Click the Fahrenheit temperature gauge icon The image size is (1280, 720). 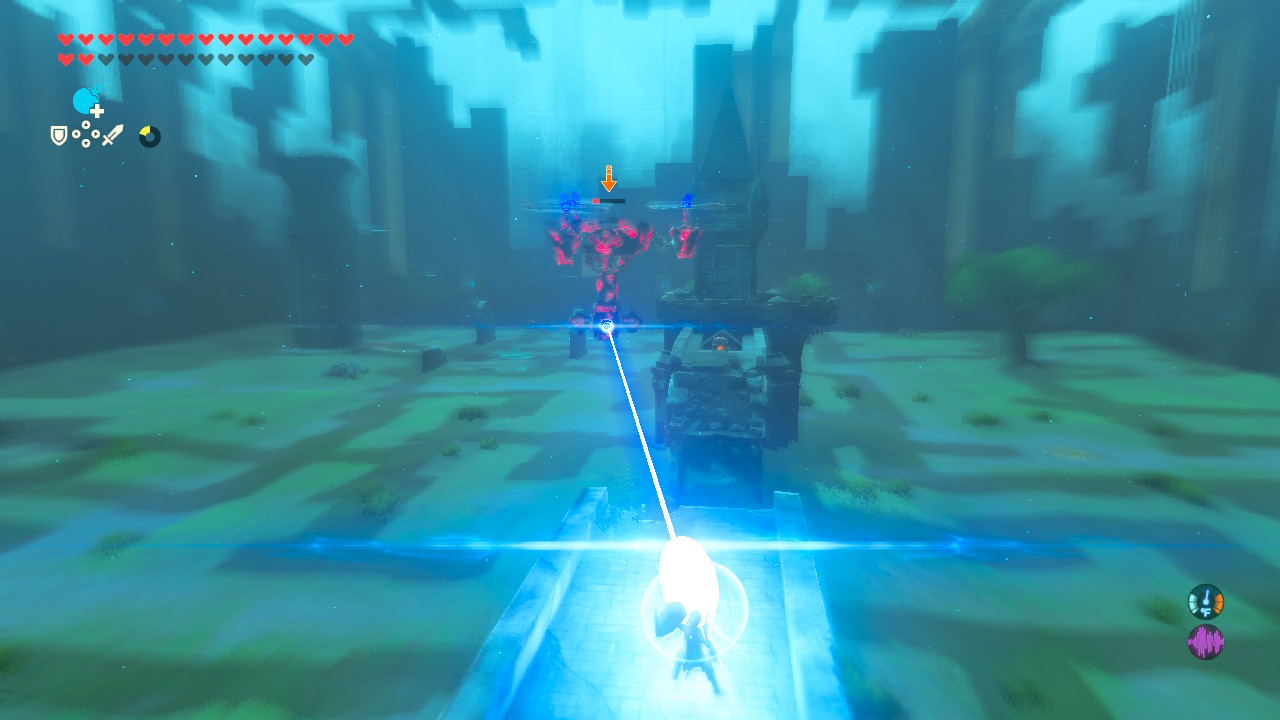tap(1206, 601)
